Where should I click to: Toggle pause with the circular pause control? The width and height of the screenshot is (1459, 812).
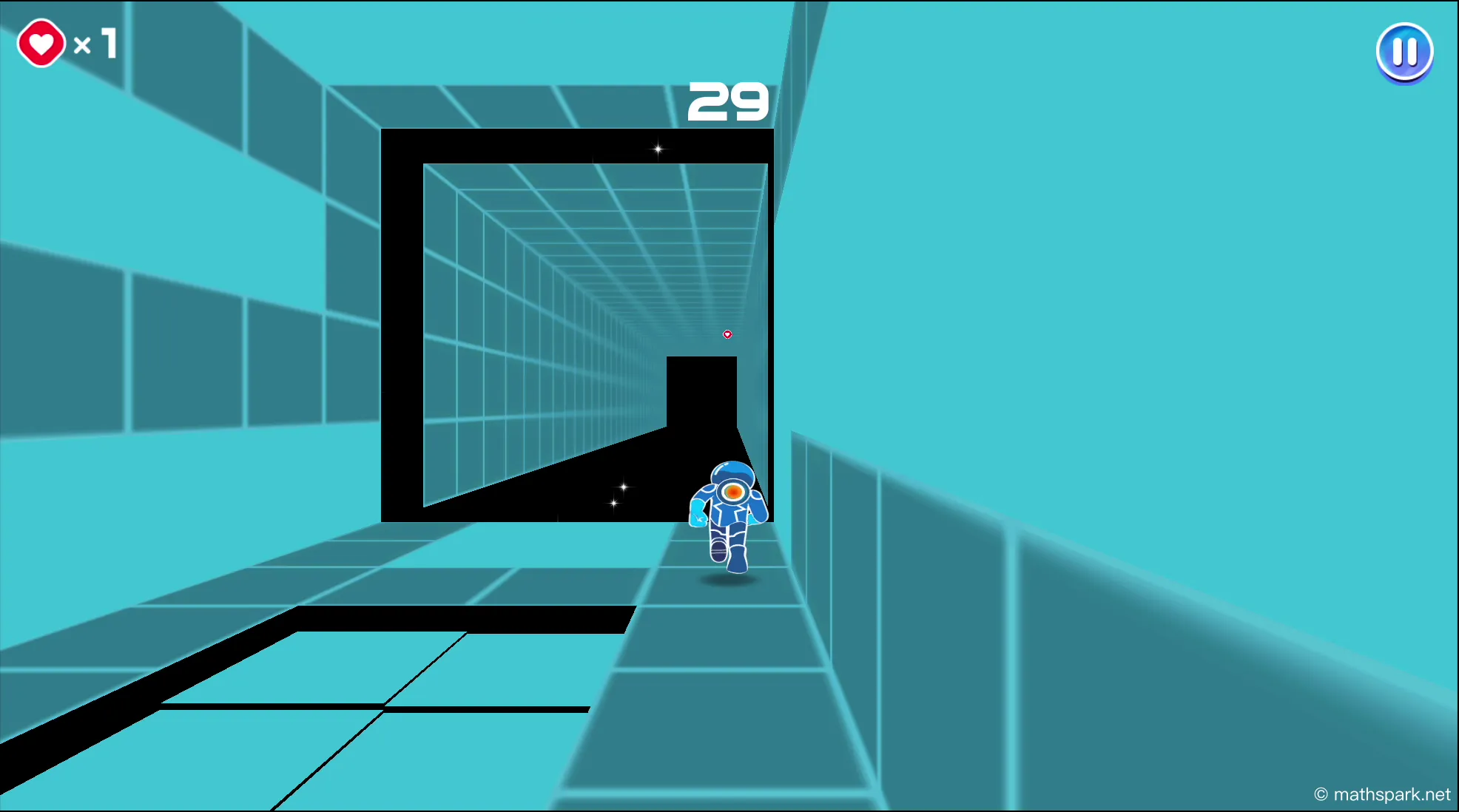click(1404, 50)
